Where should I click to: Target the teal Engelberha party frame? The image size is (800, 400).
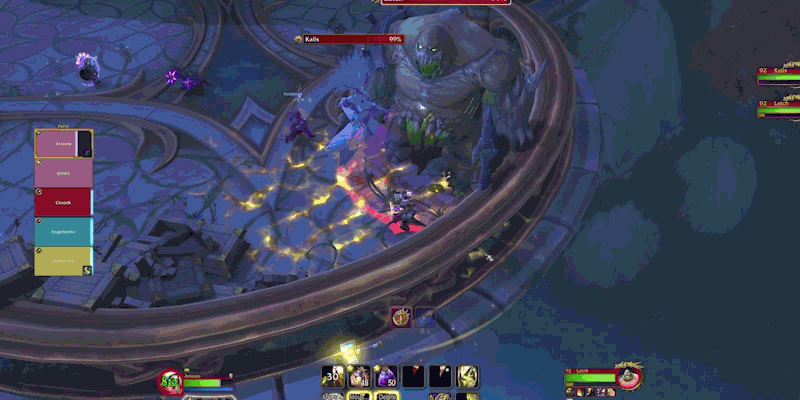tap(63, 231)
